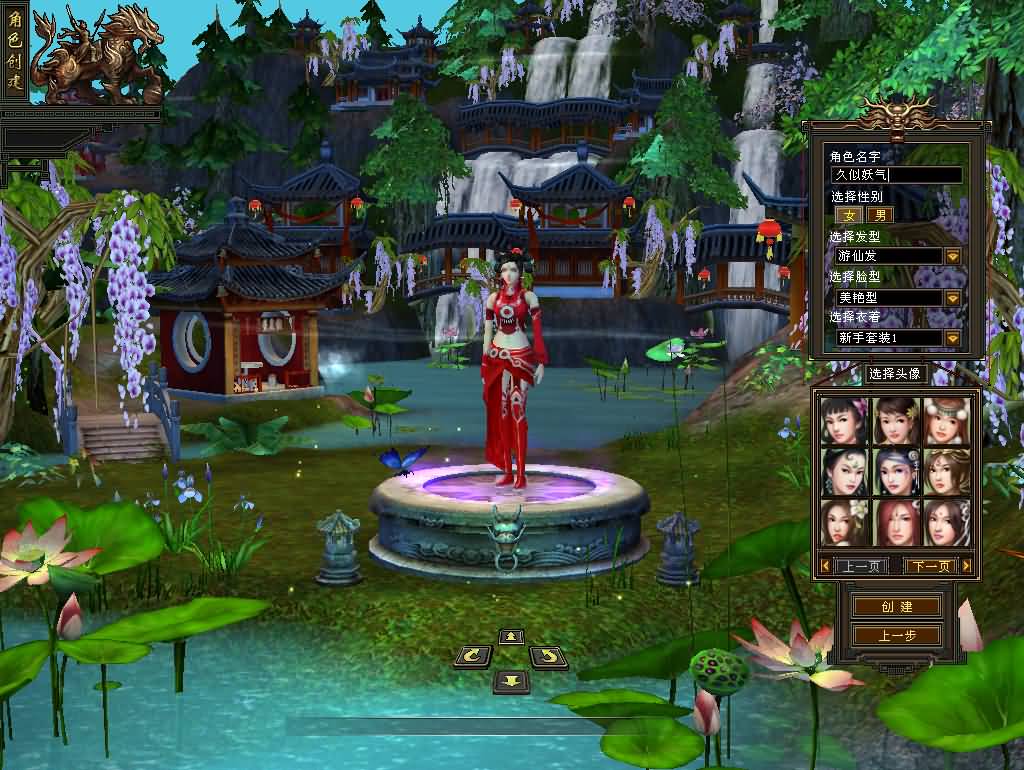Screen dimensions: 1024x770
Task: Click the 创建 create character button
Action: pos(896,607)
